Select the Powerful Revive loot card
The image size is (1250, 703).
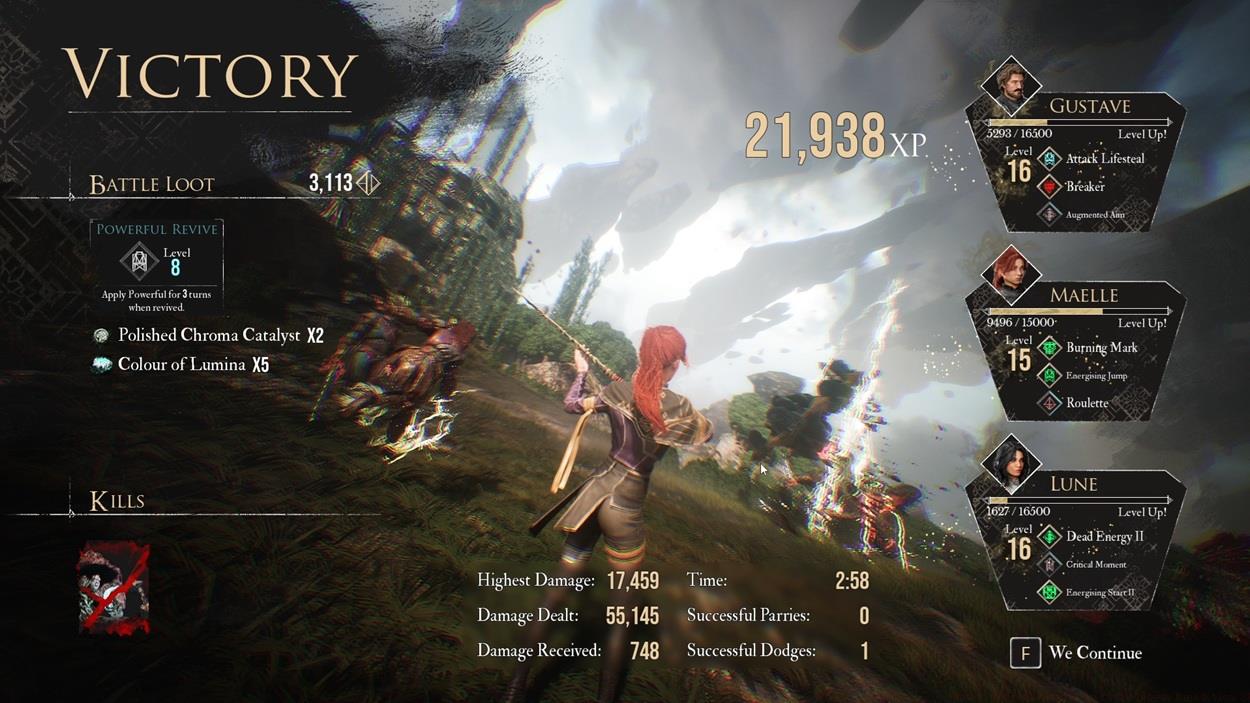pyautogui.click(x=156, y=265)
